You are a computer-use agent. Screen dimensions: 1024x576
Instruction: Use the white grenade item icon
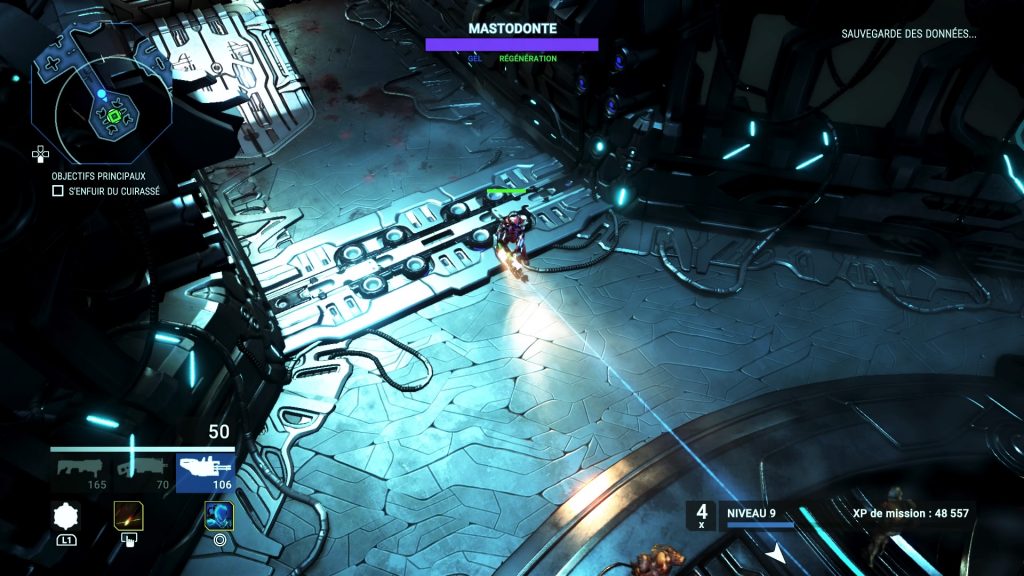[66, 516]
